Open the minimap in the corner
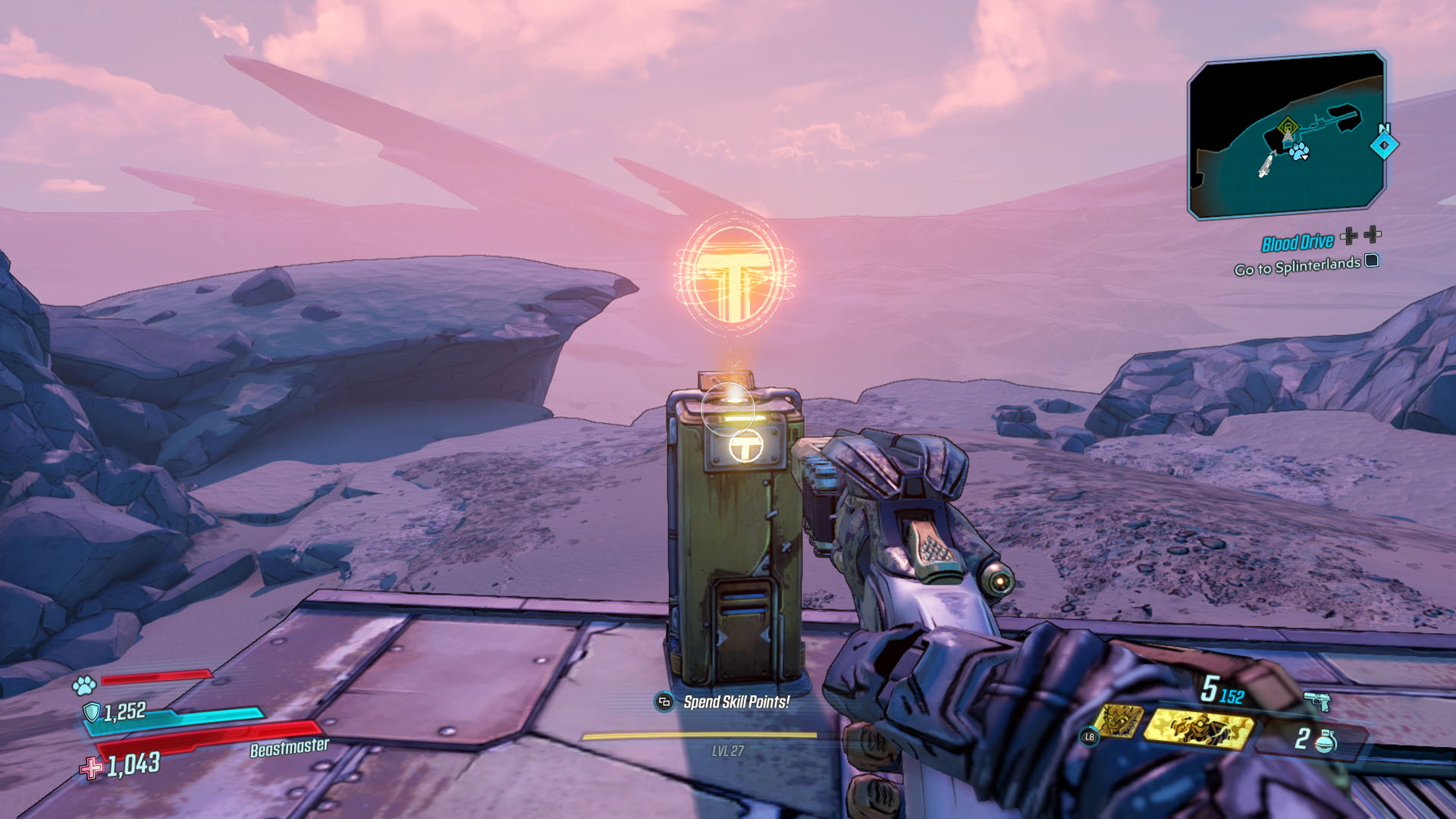 [1286, 135]
